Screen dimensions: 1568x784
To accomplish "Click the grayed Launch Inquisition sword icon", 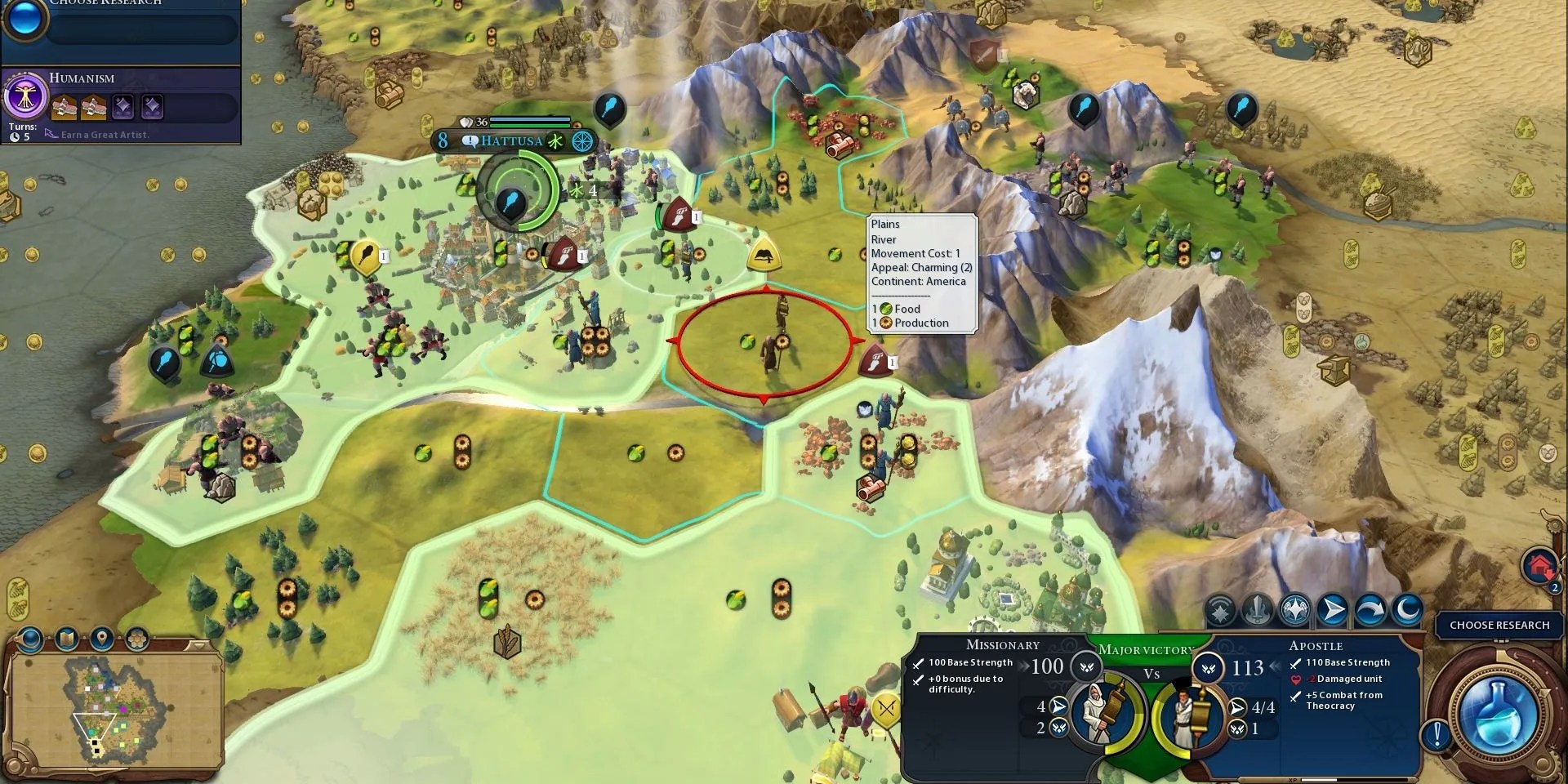I will (x=1256, y=608).
